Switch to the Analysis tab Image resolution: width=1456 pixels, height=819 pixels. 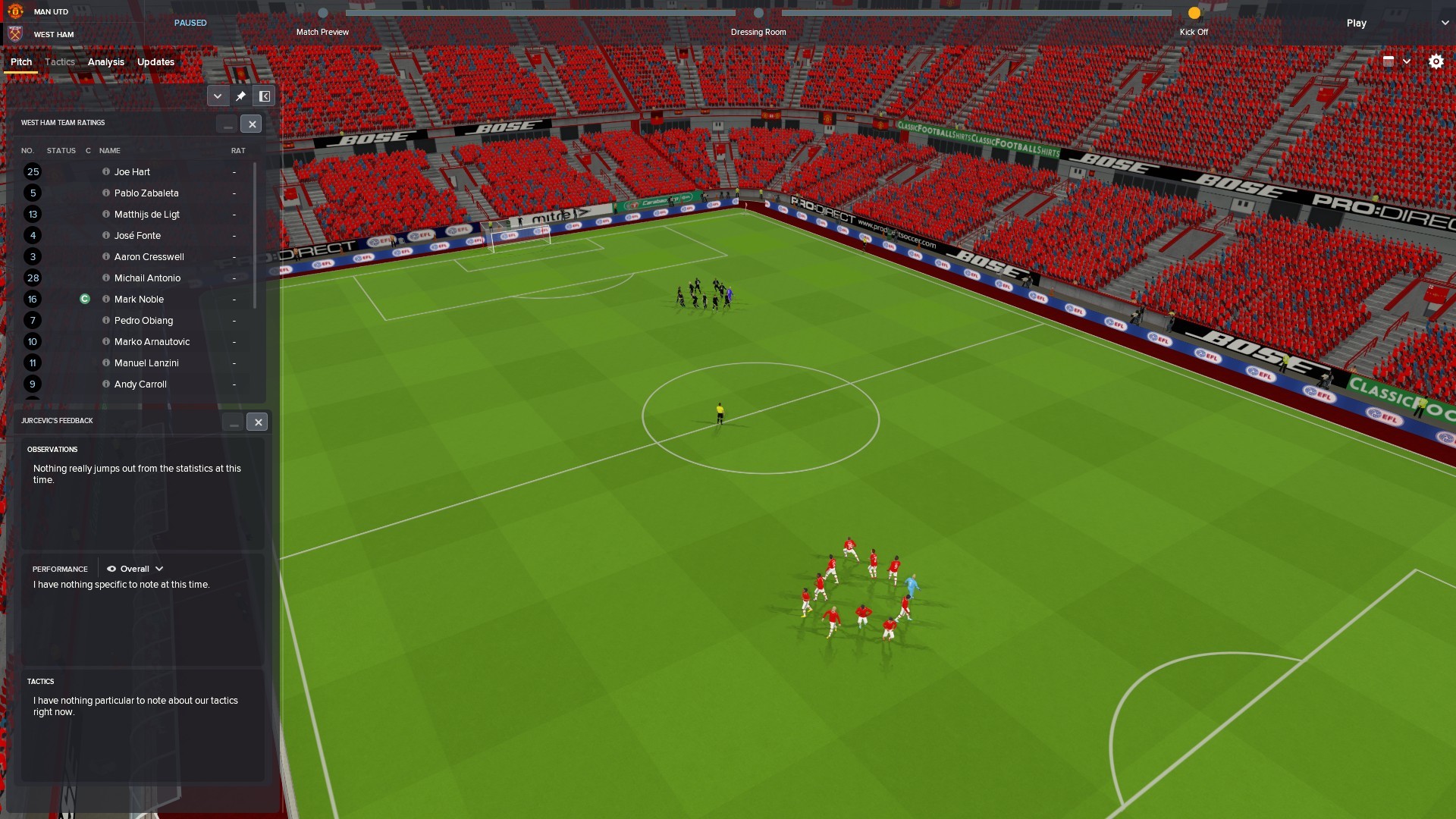[x=105, y=62]
